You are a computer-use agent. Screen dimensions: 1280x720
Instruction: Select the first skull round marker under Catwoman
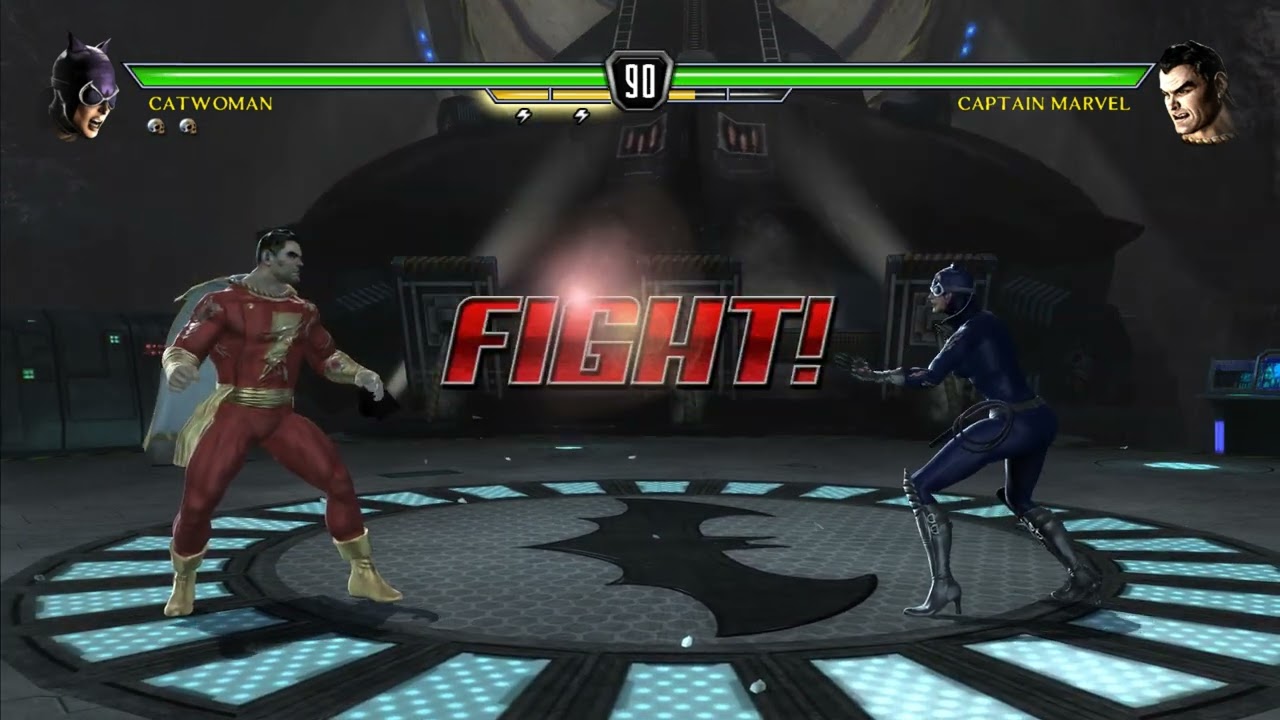coord(157,125)
